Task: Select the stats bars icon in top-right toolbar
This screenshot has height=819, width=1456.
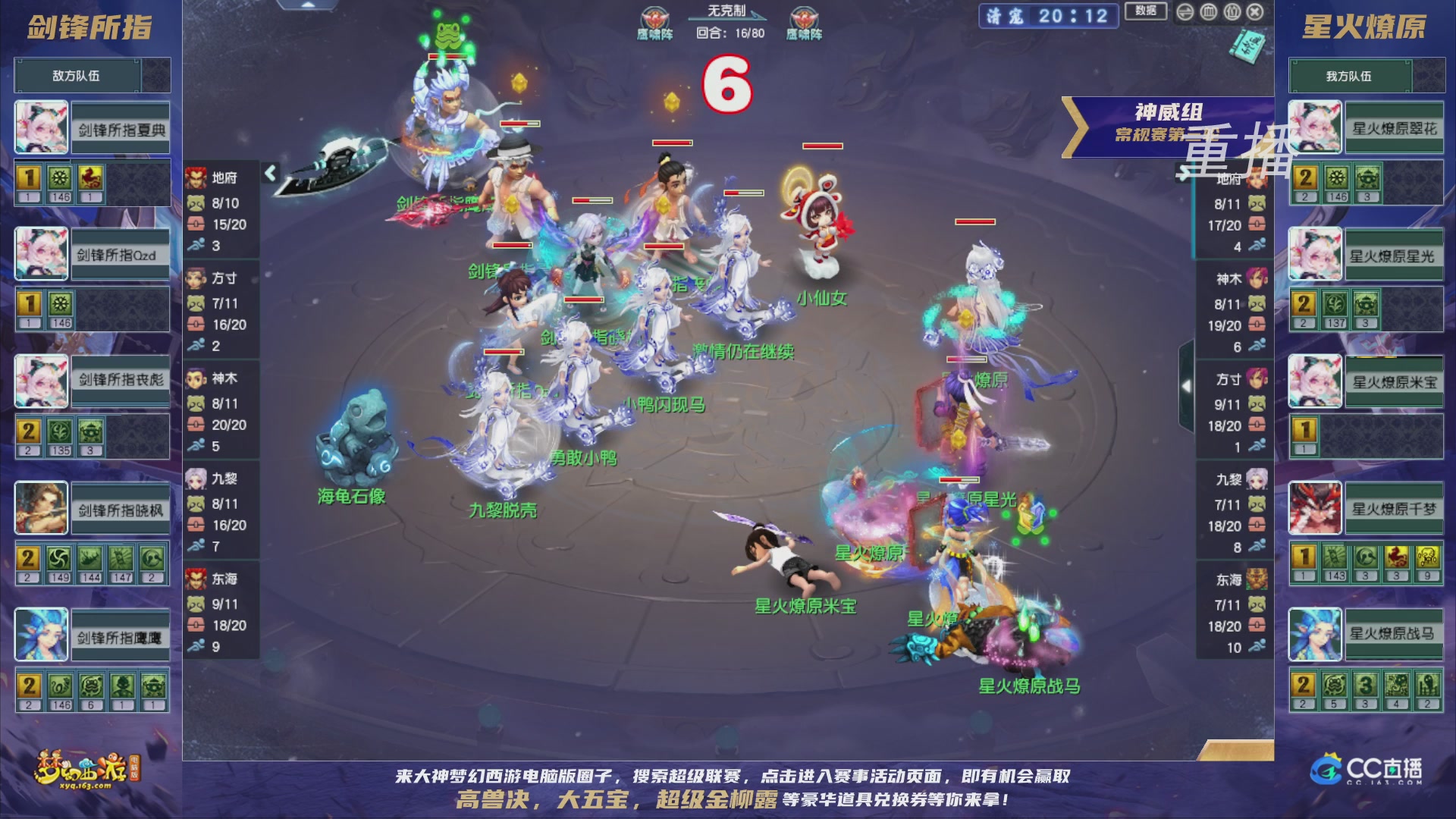Action: tap(1208, 12)
